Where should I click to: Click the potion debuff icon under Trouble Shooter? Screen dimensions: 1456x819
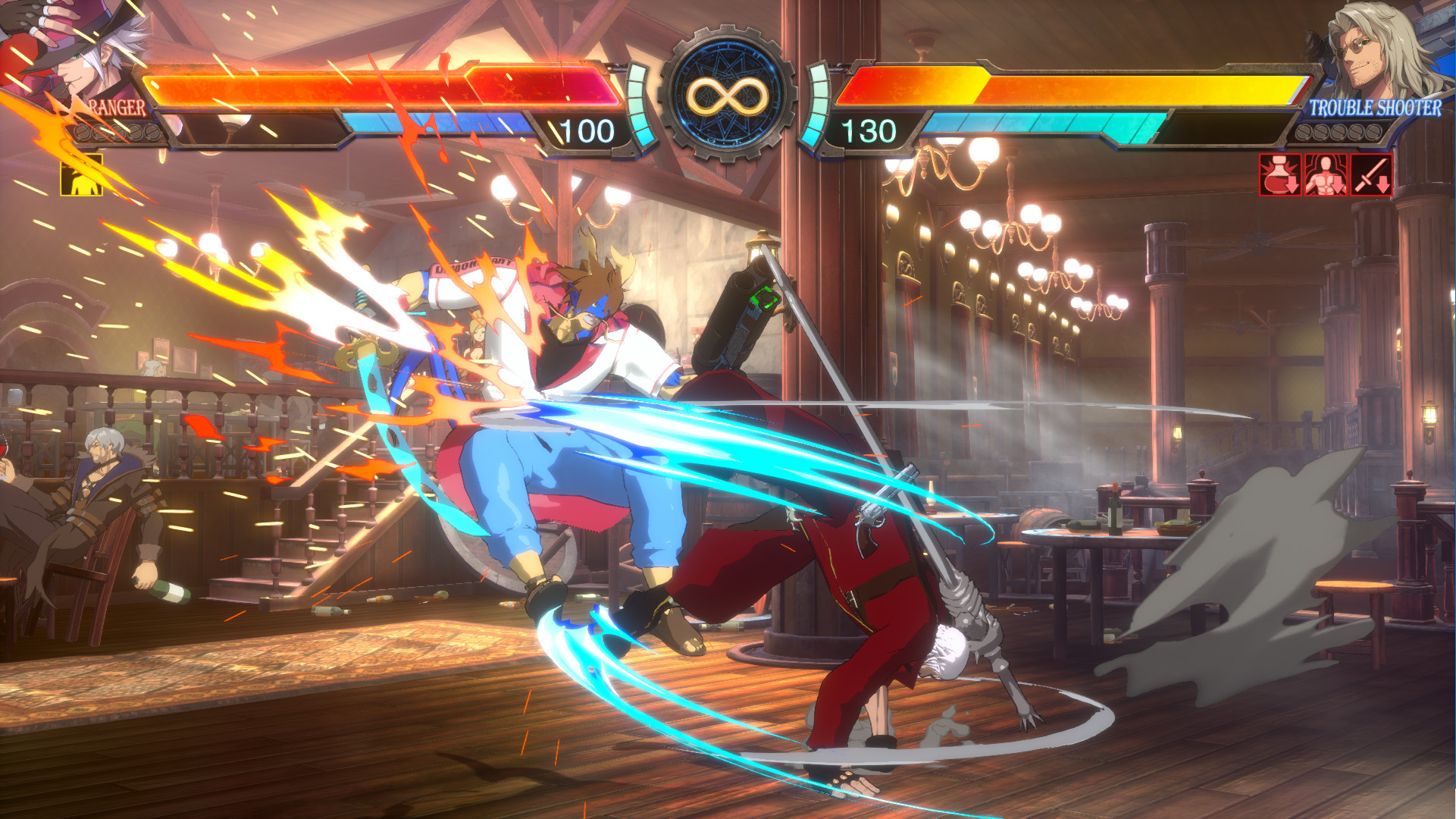(1279, 174)
